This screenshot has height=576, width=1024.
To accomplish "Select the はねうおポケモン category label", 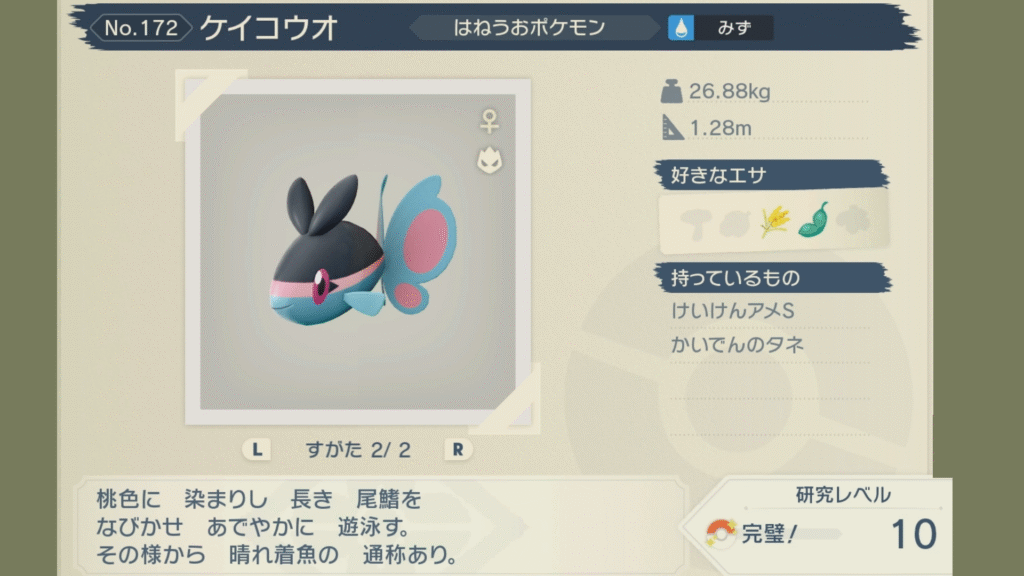I will pyautogui.click(x=529, y=28).
